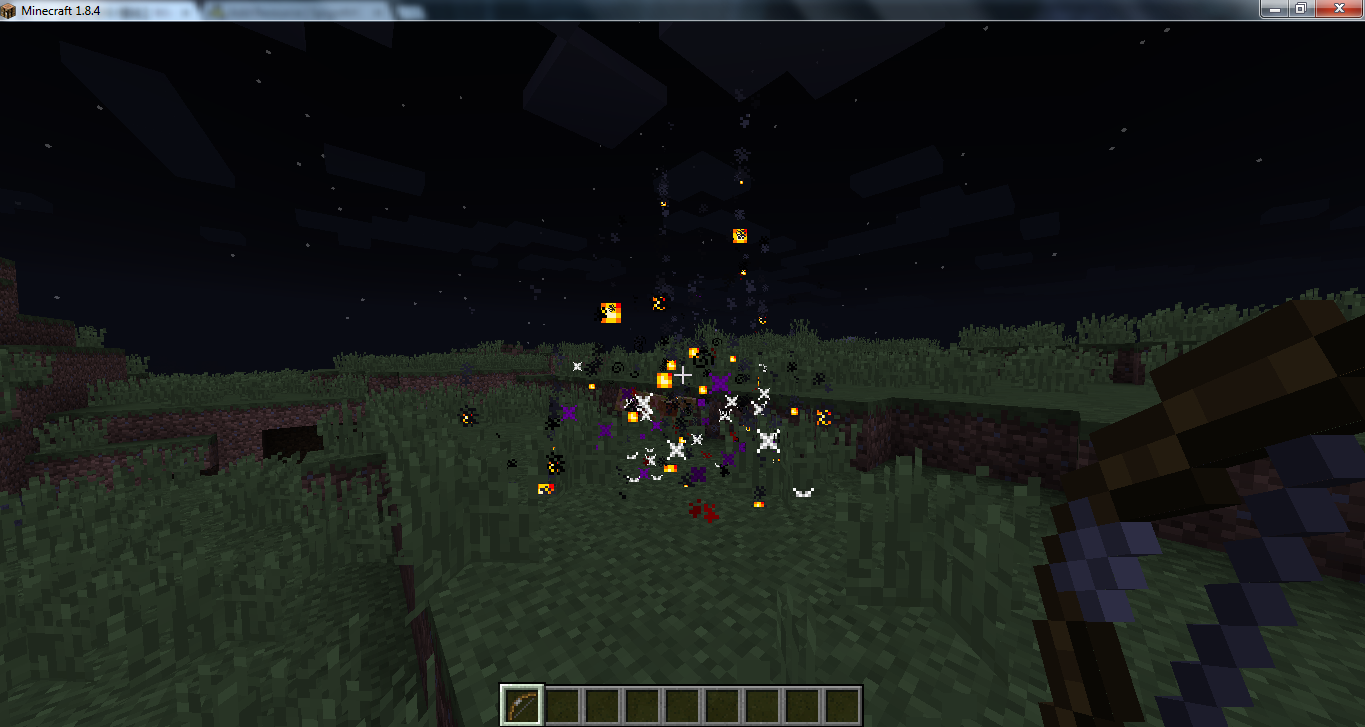Click the last hotbar slot on the right
The height and width of the screenshot is (727, 1365).
coord(843,705)
